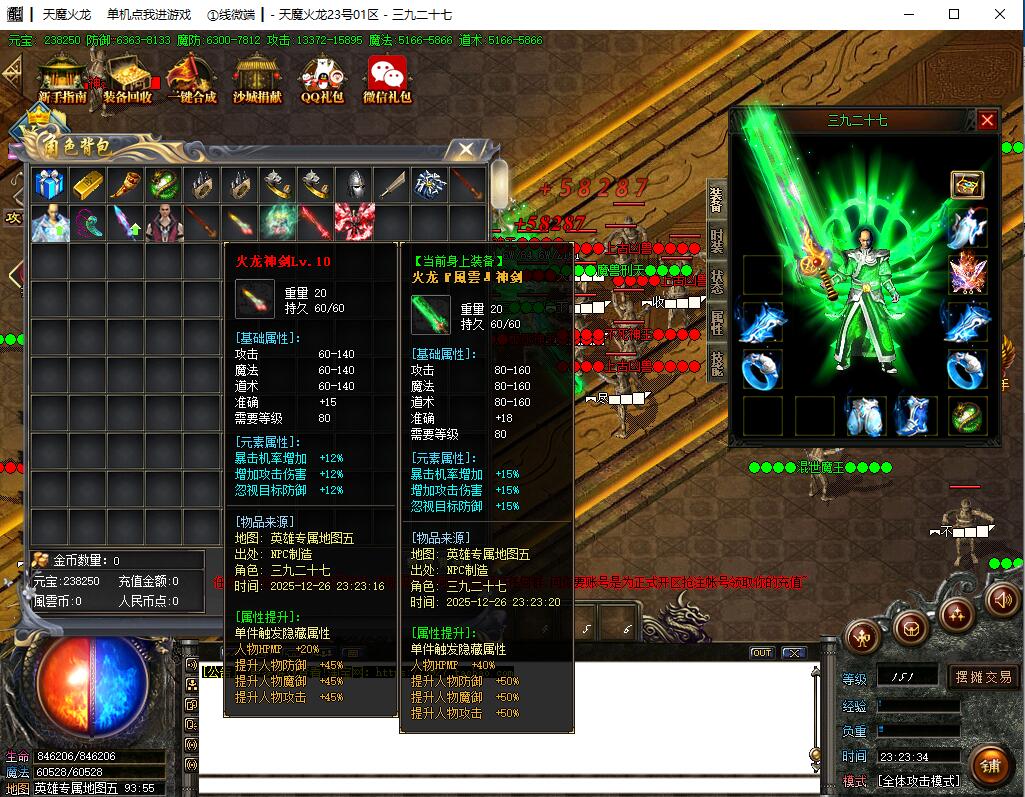Image resolution: width=1025 pixels, height=797 pixels.
Task: Click the OUT button above the chat
Action: tap(762, 653)
